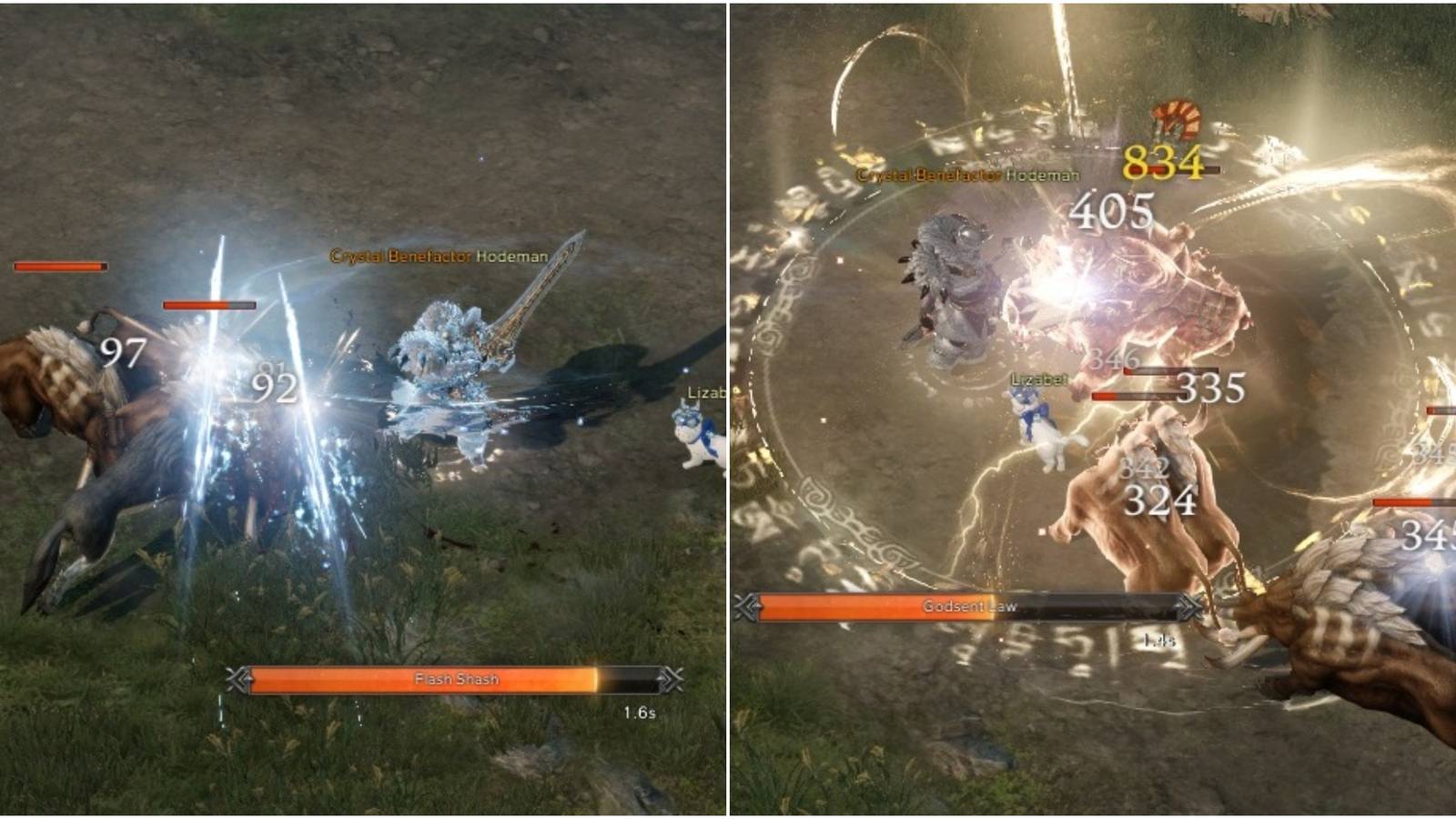Expand the Crystal Benefactor Hodeman nameplate on the left
Screen dimensions: 1456x819
point(439,258)
